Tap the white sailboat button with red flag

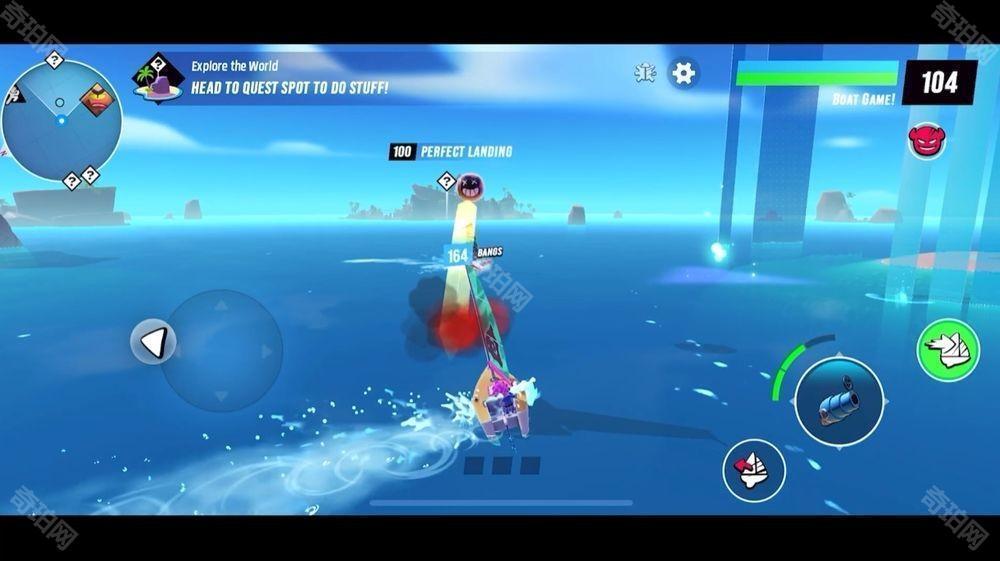[x=753, y=469]
